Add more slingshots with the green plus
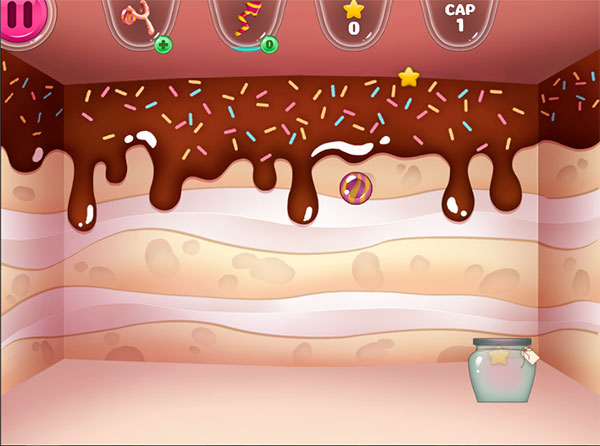600x446 pixels. click(x=162, y=44)
